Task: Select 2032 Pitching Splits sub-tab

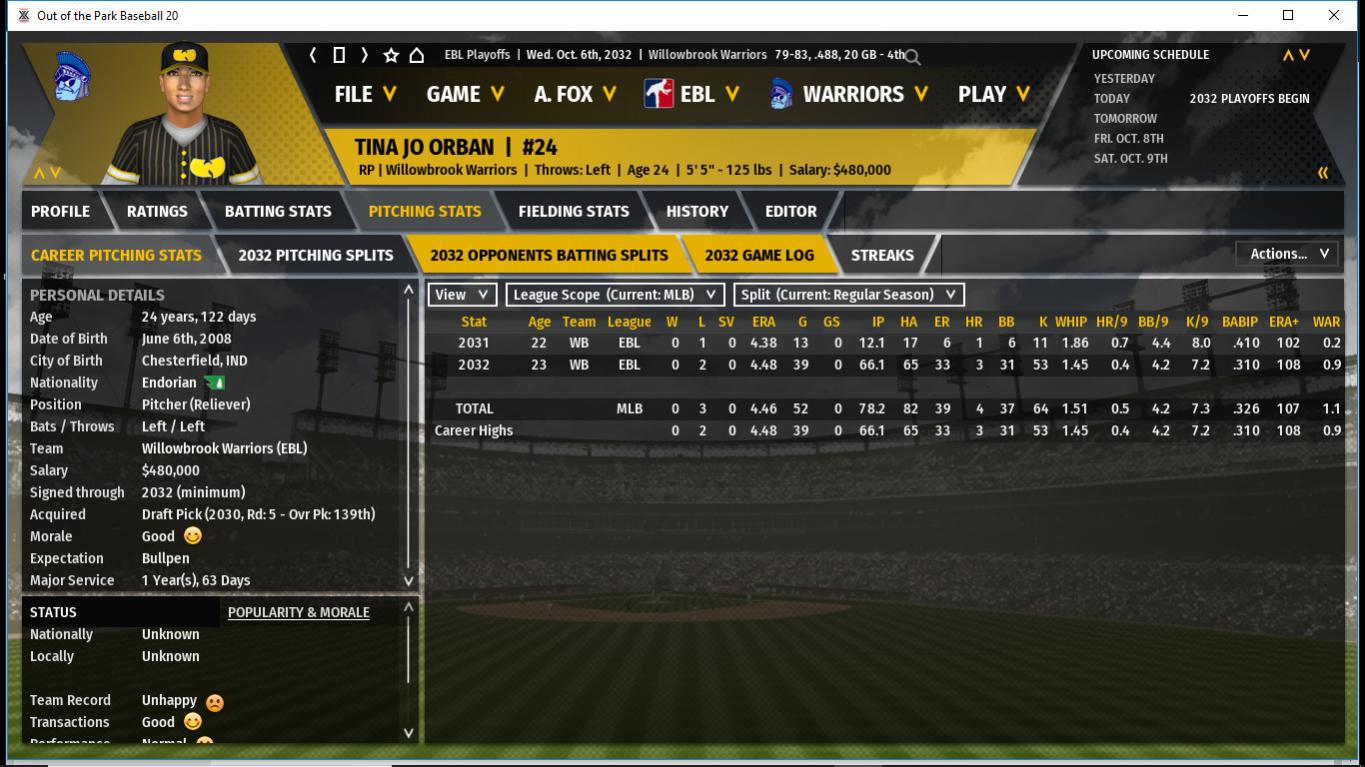Action: tap(315, 255)
